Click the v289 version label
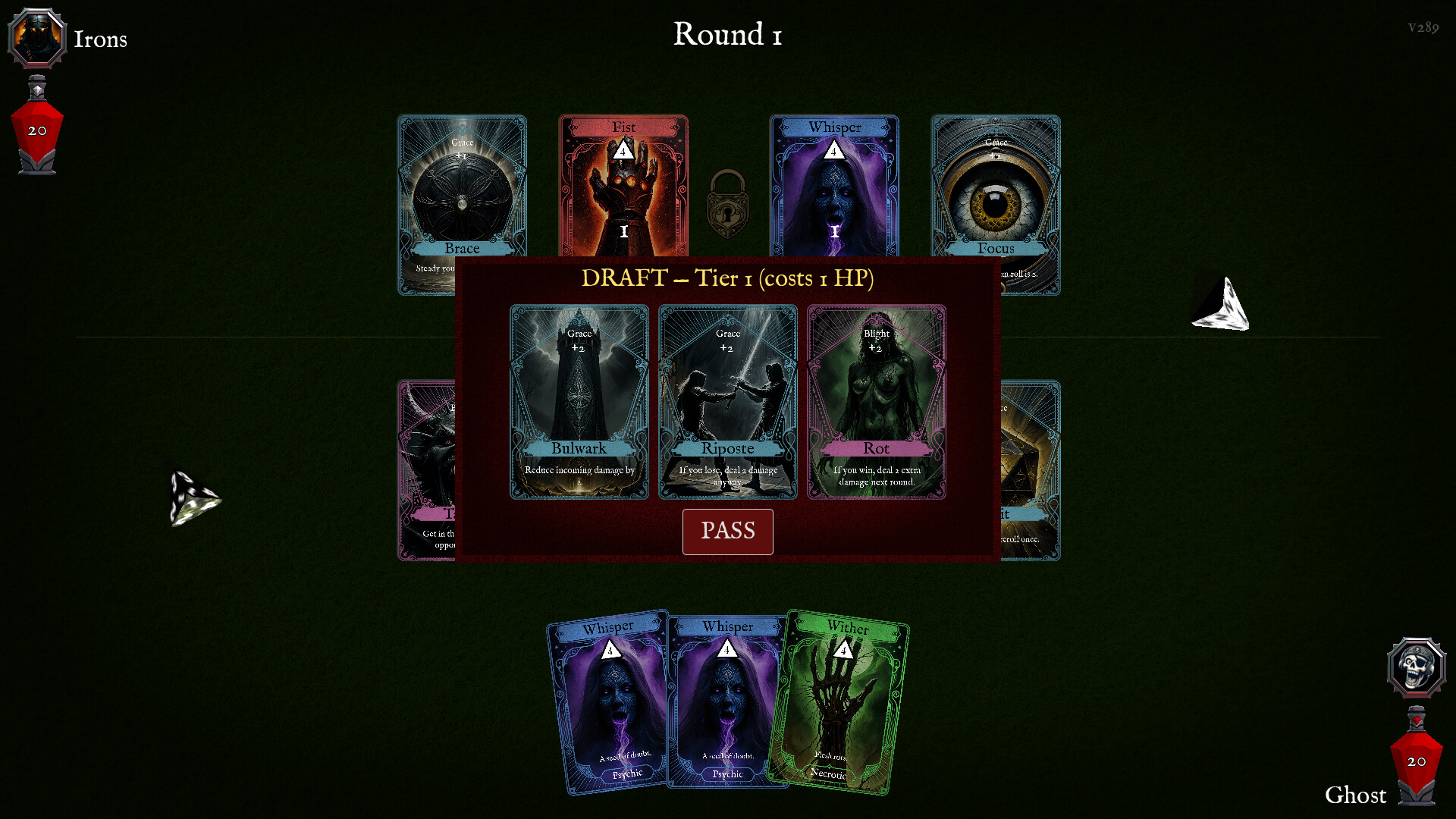Viewport: 1456px width, 819px height. (1422, 28)
